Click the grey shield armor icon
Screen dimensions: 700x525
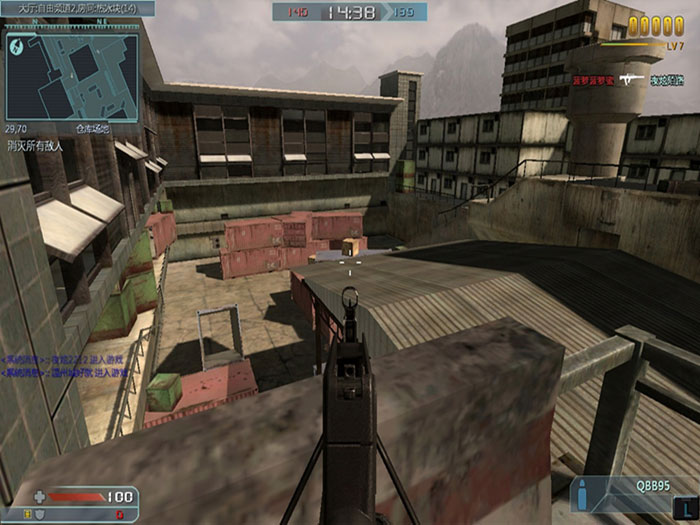coord(40,513)
